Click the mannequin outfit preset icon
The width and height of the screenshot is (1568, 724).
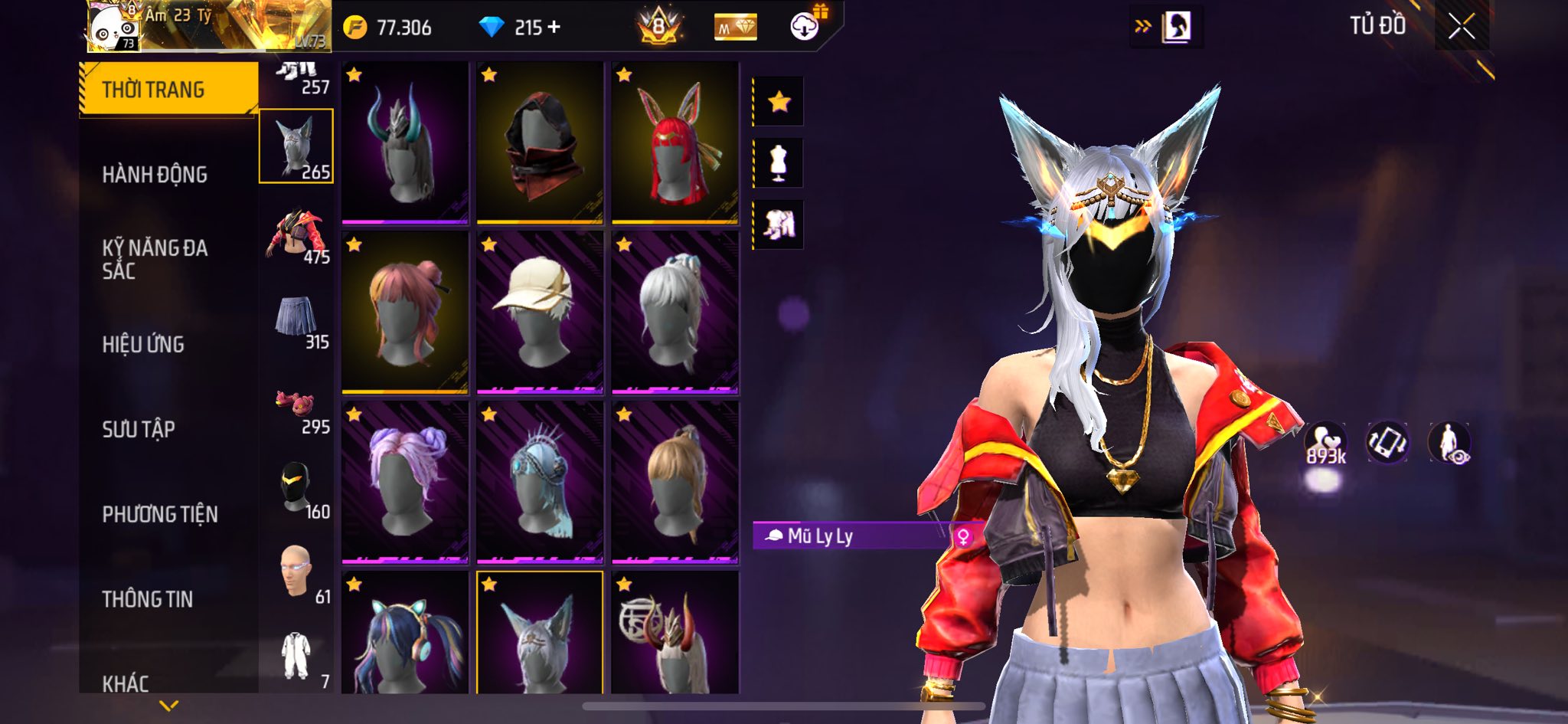pyautogui.click(x=779, y=163)
